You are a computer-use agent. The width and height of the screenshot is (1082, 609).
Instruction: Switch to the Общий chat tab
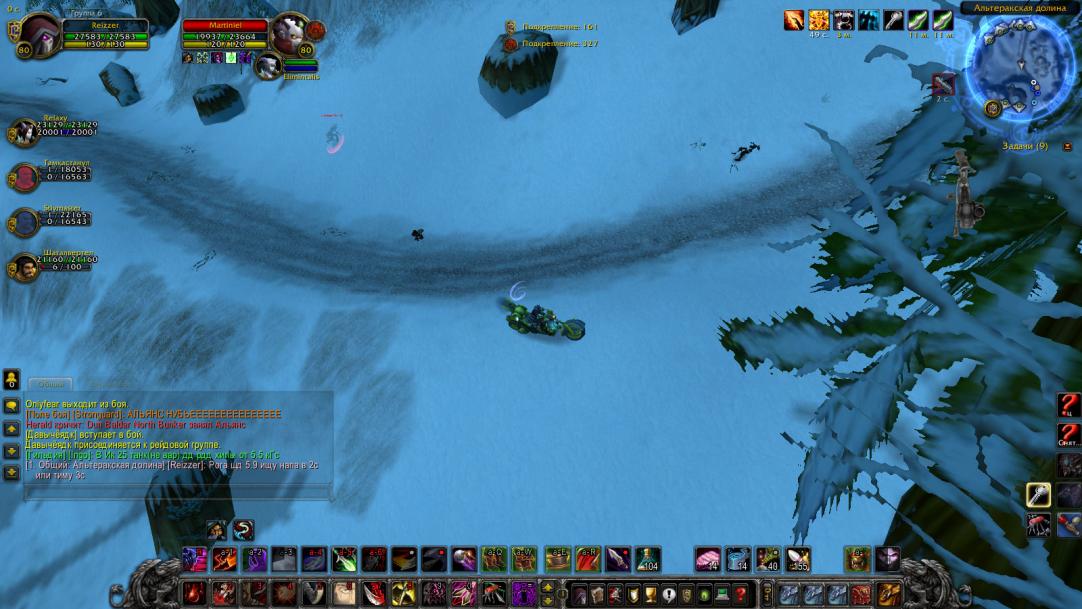click(x=50, y=383)
